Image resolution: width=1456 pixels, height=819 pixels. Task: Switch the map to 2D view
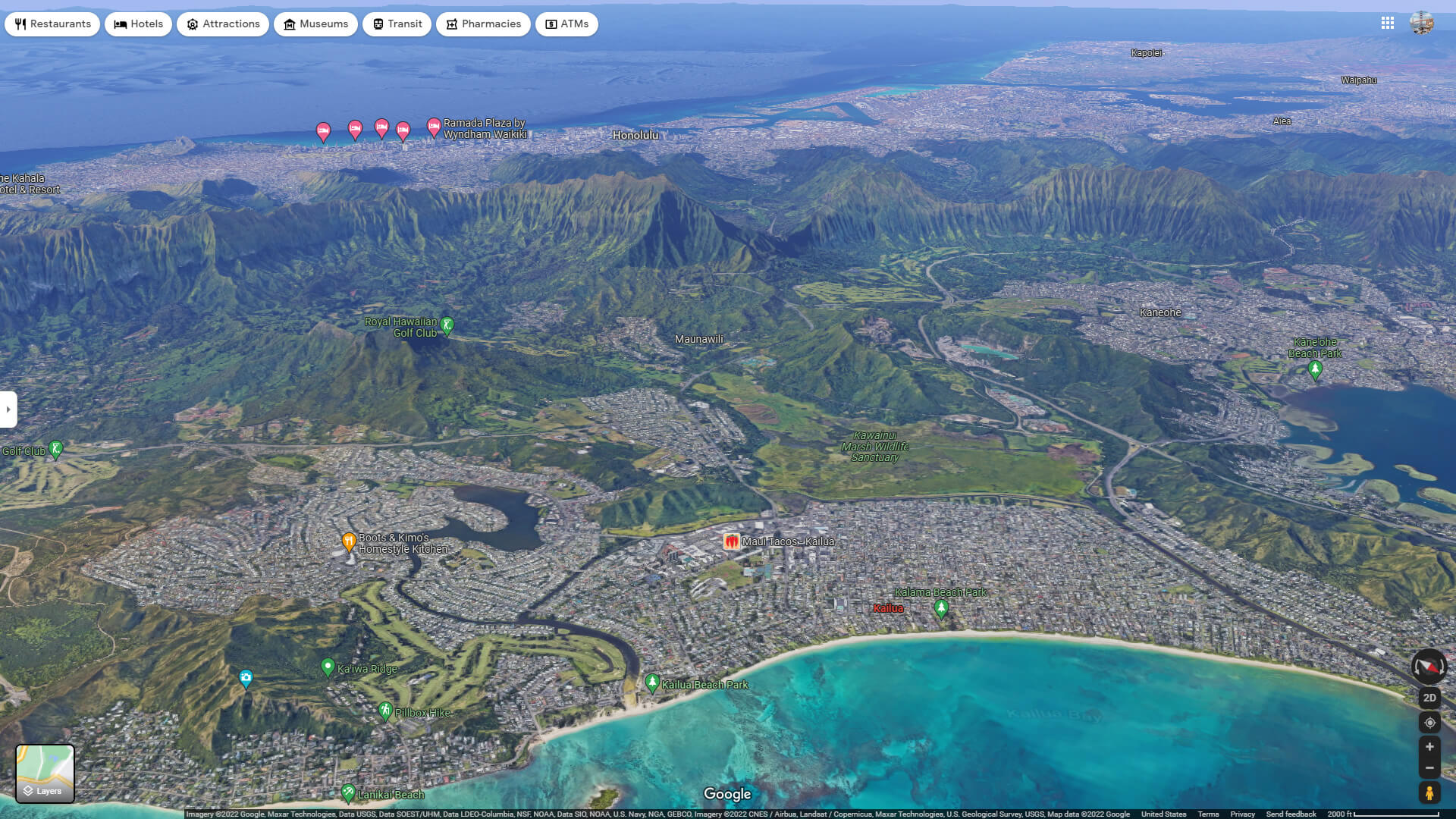point(1429,697)
